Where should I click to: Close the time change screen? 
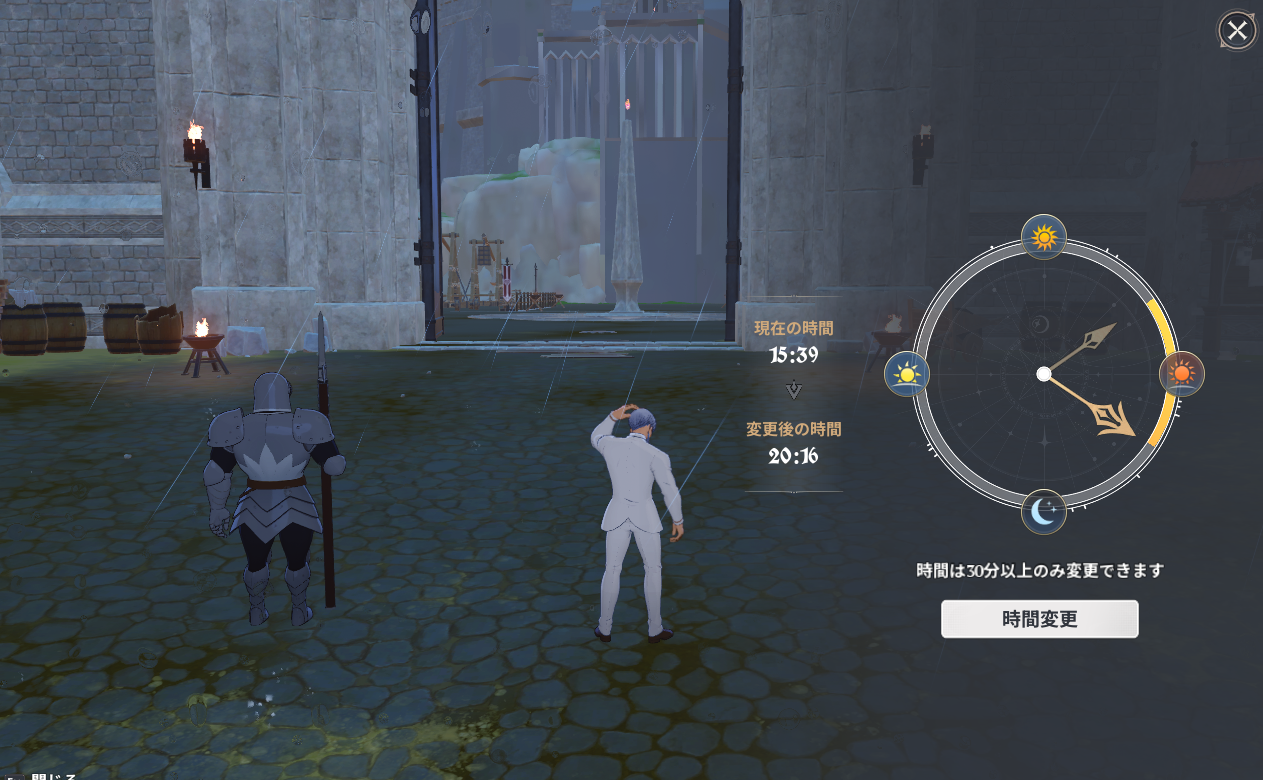click(1237, 31)
